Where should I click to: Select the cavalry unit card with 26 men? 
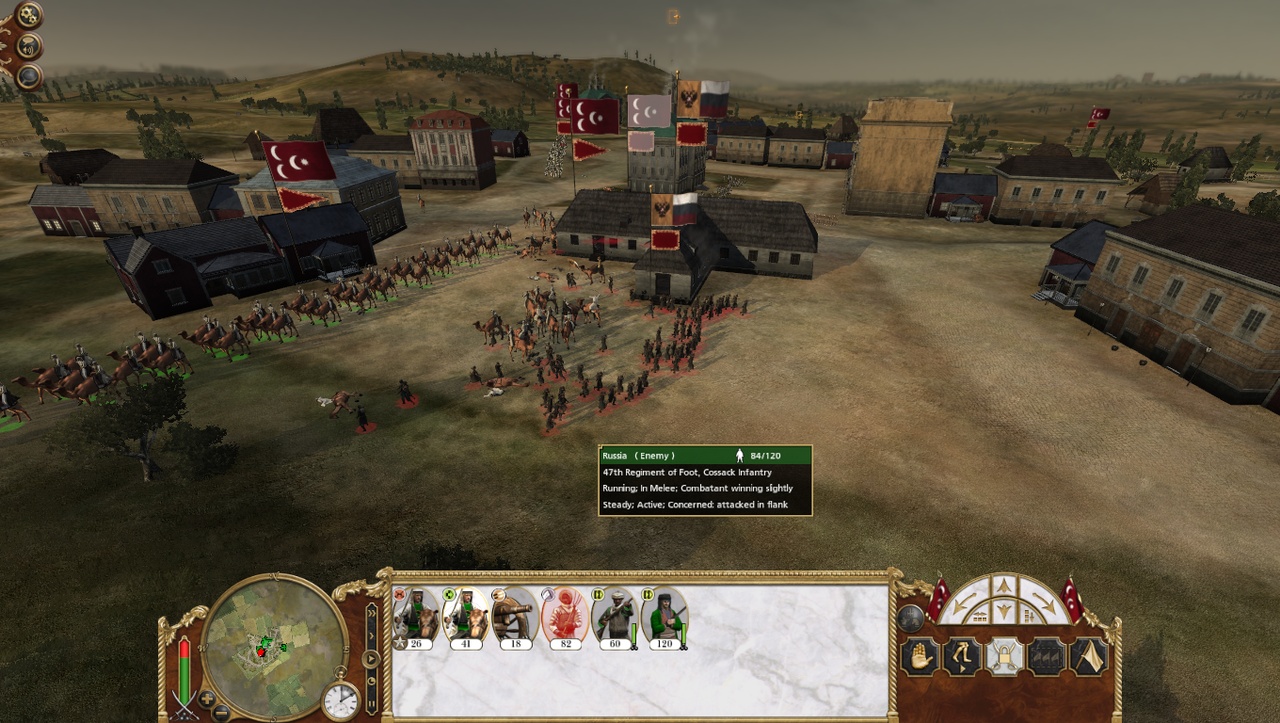pos(416,617)
